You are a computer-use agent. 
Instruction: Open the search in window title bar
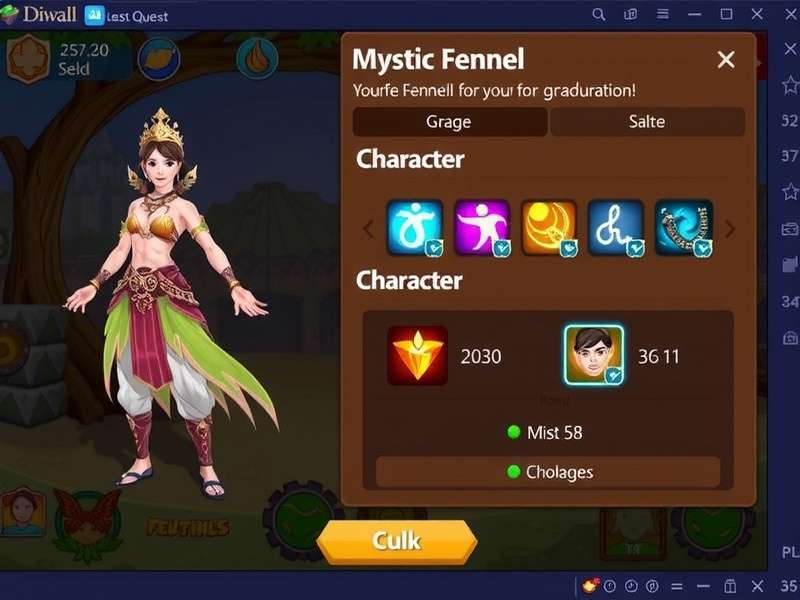coord(599,15)
